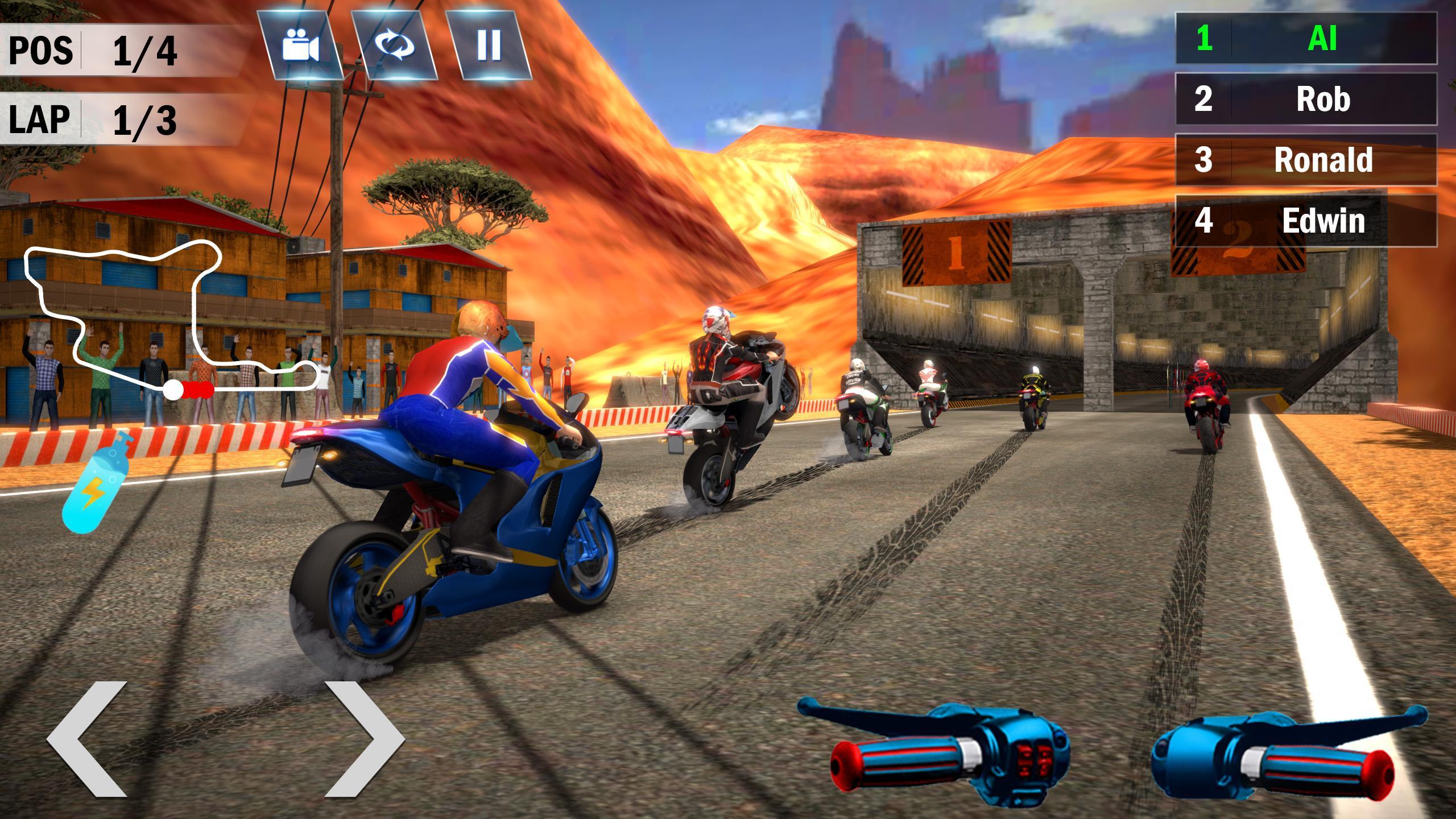This screenshot has height=819, width=1456.
Task: Select Rob in the leaderboard
Action: pos(1306,99)
